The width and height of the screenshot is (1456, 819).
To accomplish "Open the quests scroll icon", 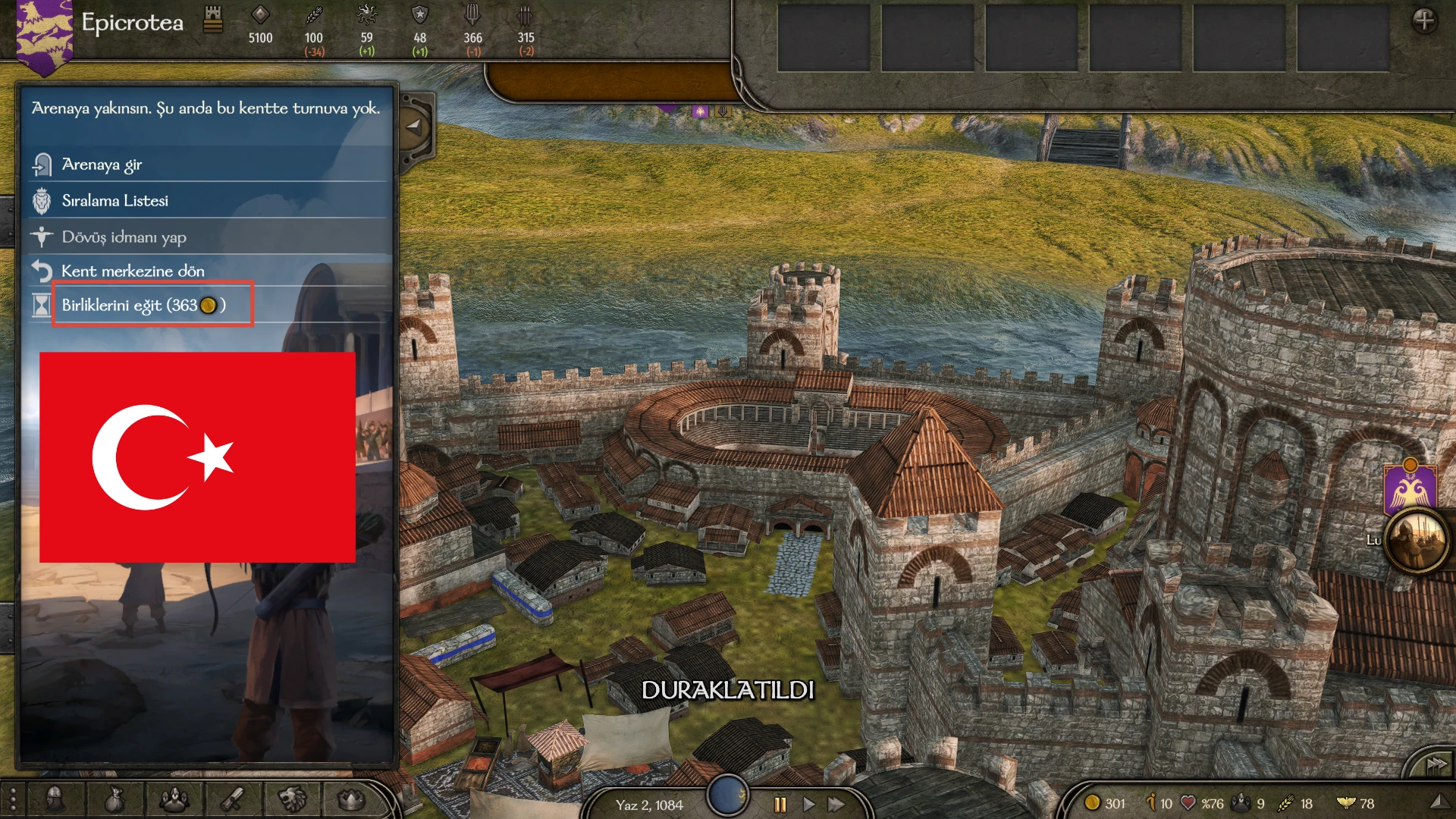I will pos(232,799).
